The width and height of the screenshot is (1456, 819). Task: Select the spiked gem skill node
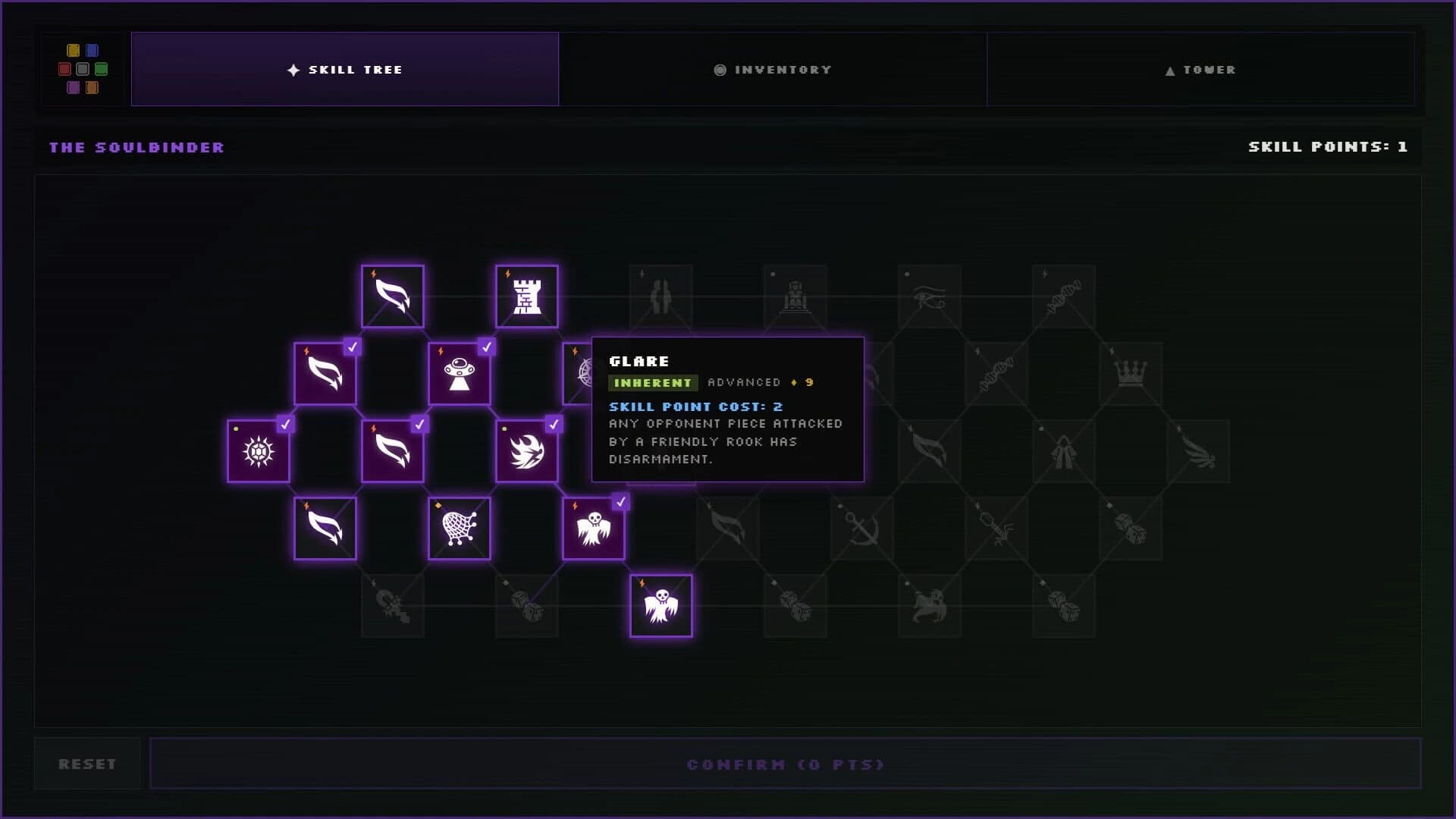click(x=258, y=451)
